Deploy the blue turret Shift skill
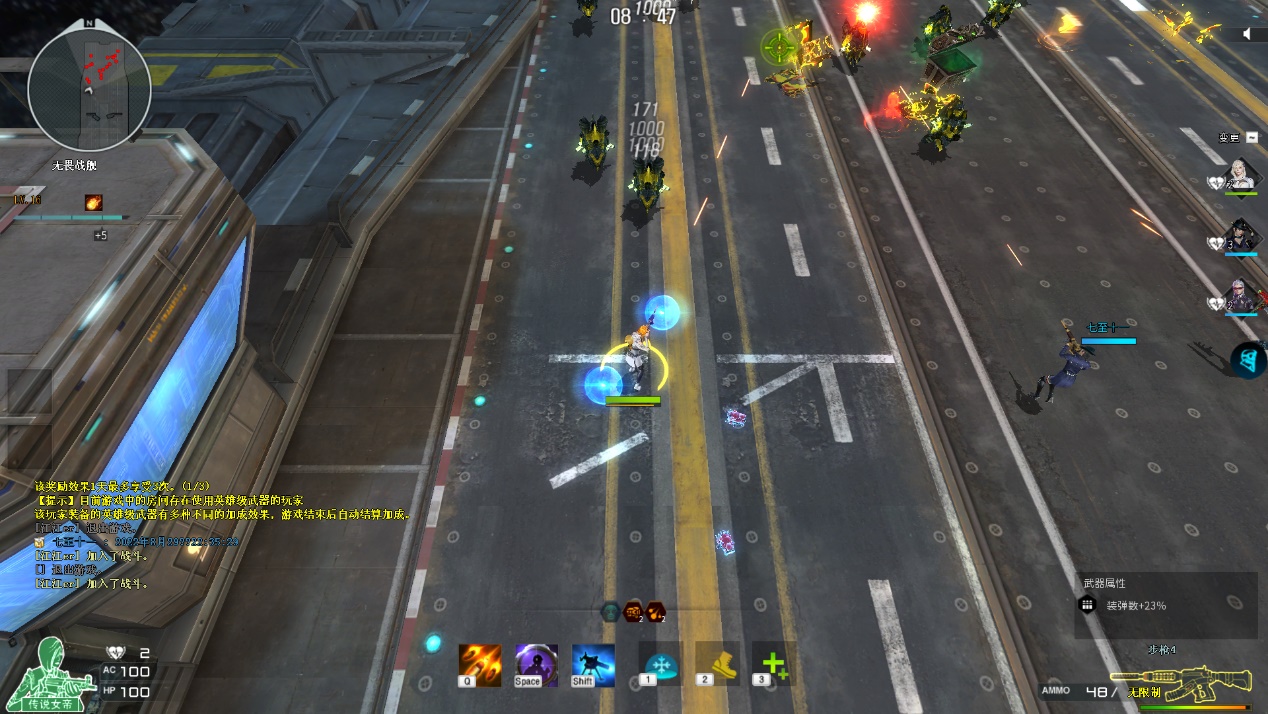 [x=593, y=665]
